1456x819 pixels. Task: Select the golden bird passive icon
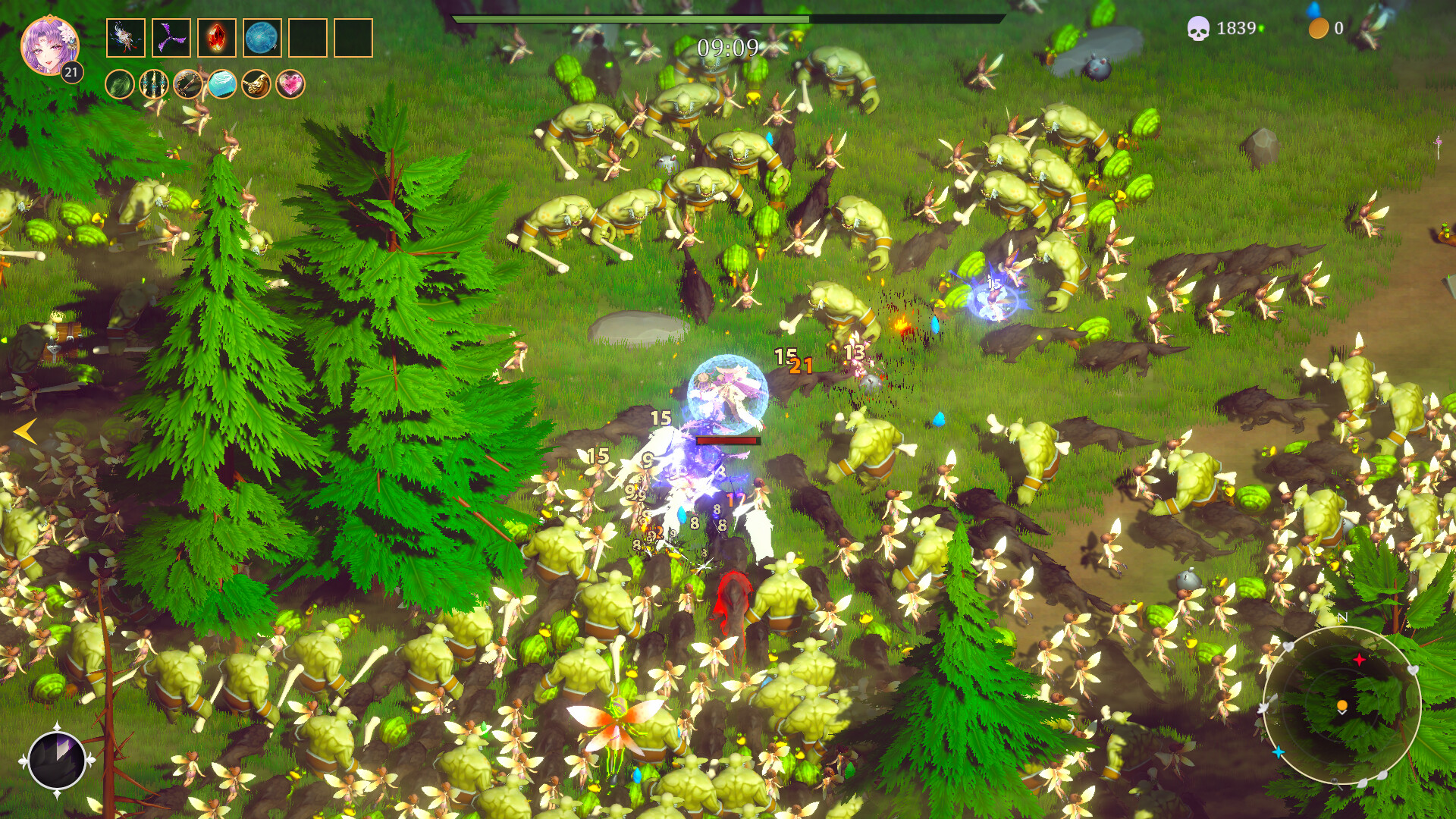258,86
